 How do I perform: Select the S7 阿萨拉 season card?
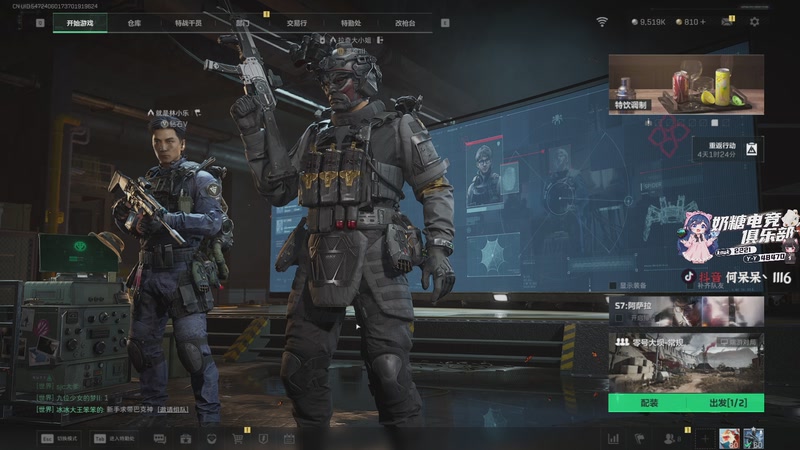click(x=685, y=311)
